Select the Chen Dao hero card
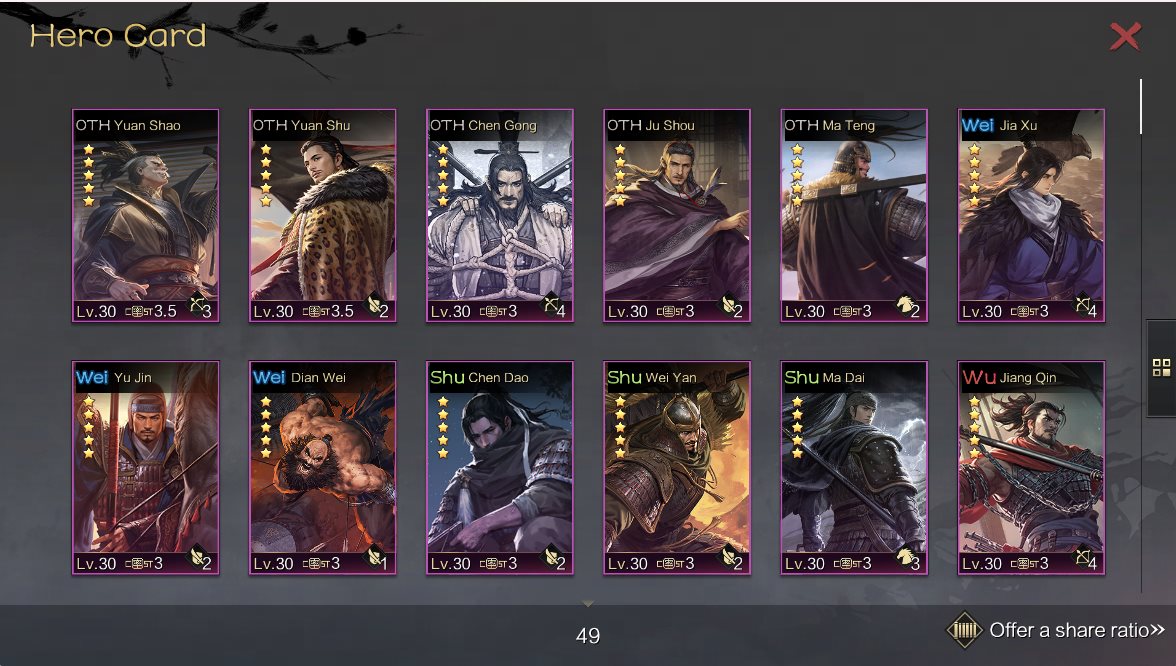Image resolution: width=1176 pixels, height=666 pixels. [x=499, y=468]
